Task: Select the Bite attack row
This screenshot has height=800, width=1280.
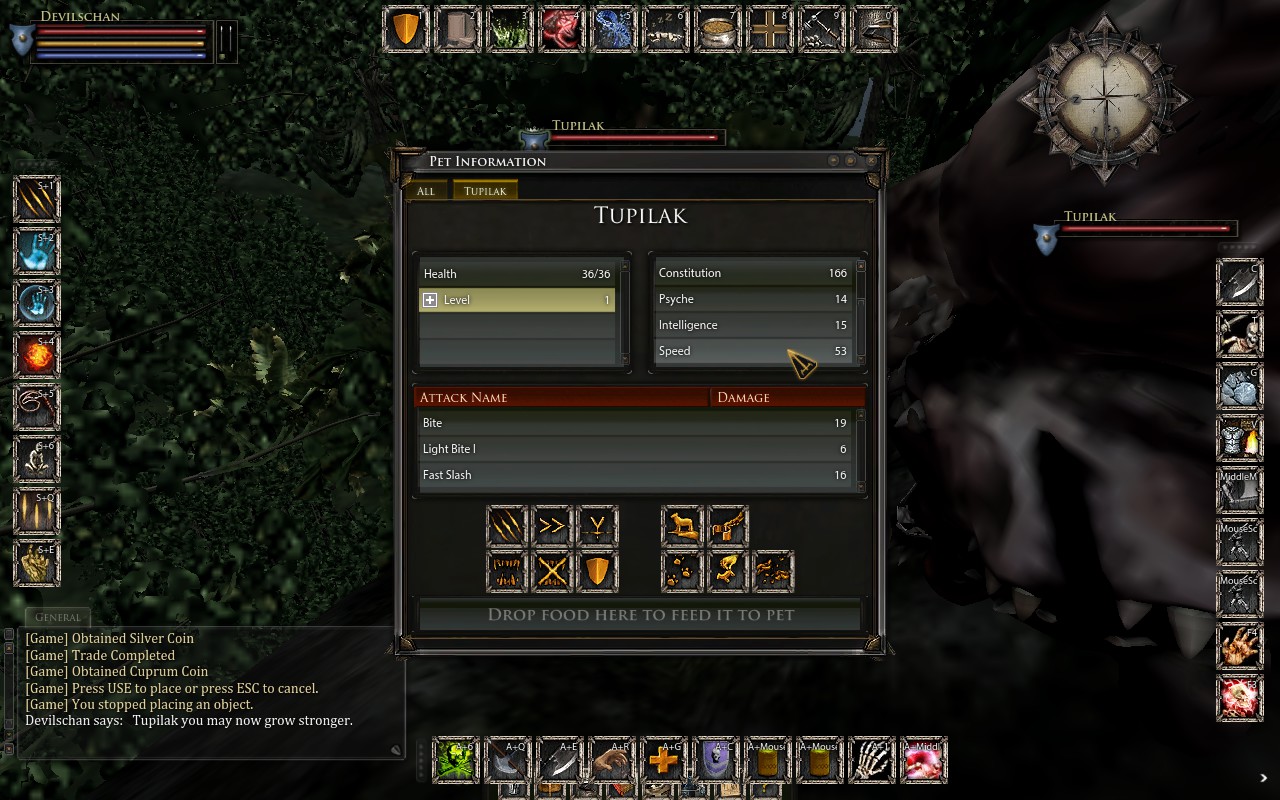Action: [636, 423]
